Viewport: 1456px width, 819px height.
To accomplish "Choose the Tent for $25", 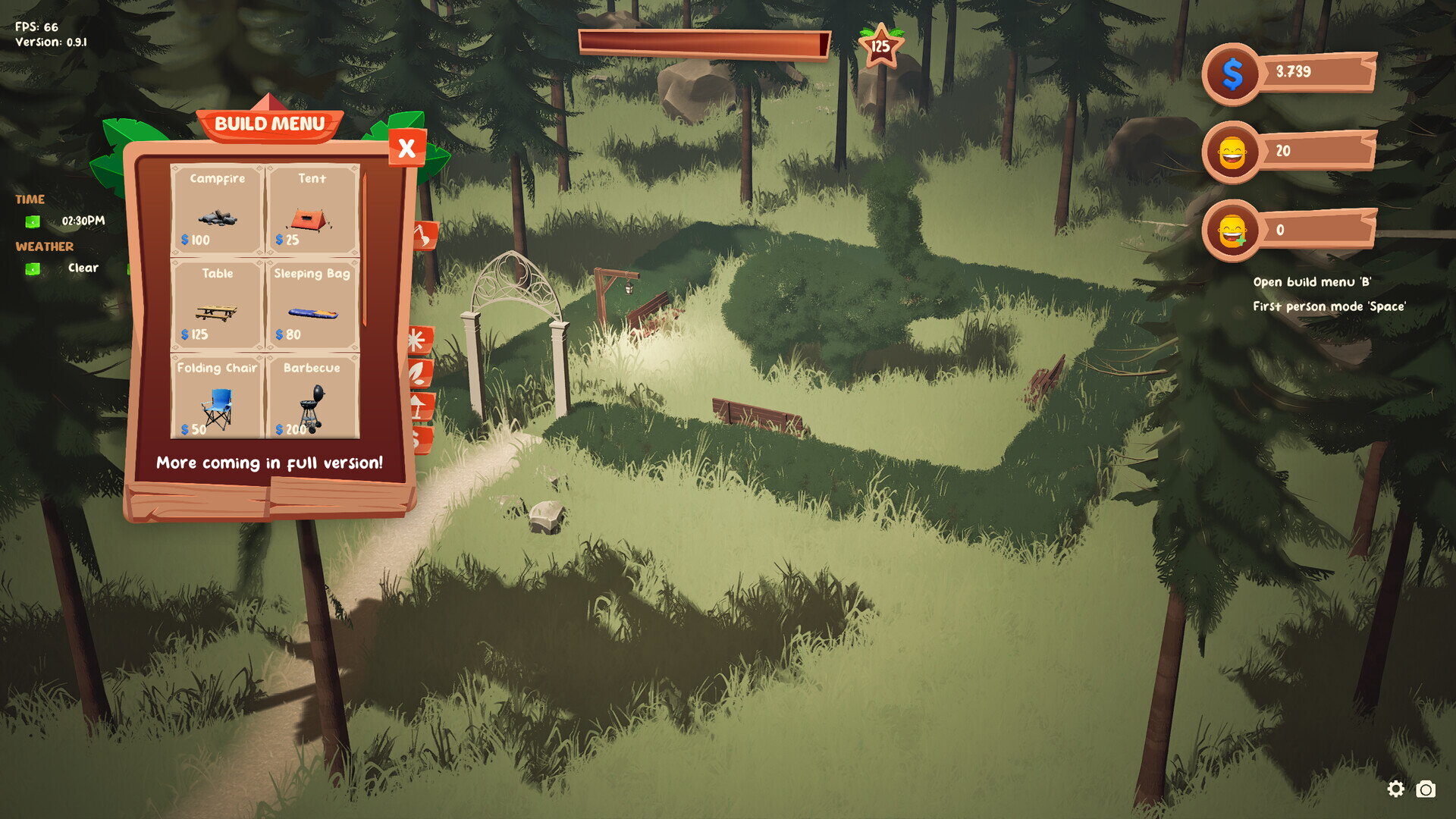I will 312,210.
